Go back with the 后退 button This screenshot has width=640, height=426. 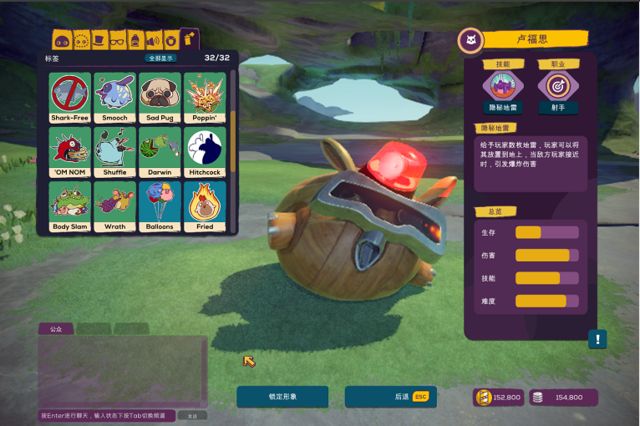[x=390, y=397]
